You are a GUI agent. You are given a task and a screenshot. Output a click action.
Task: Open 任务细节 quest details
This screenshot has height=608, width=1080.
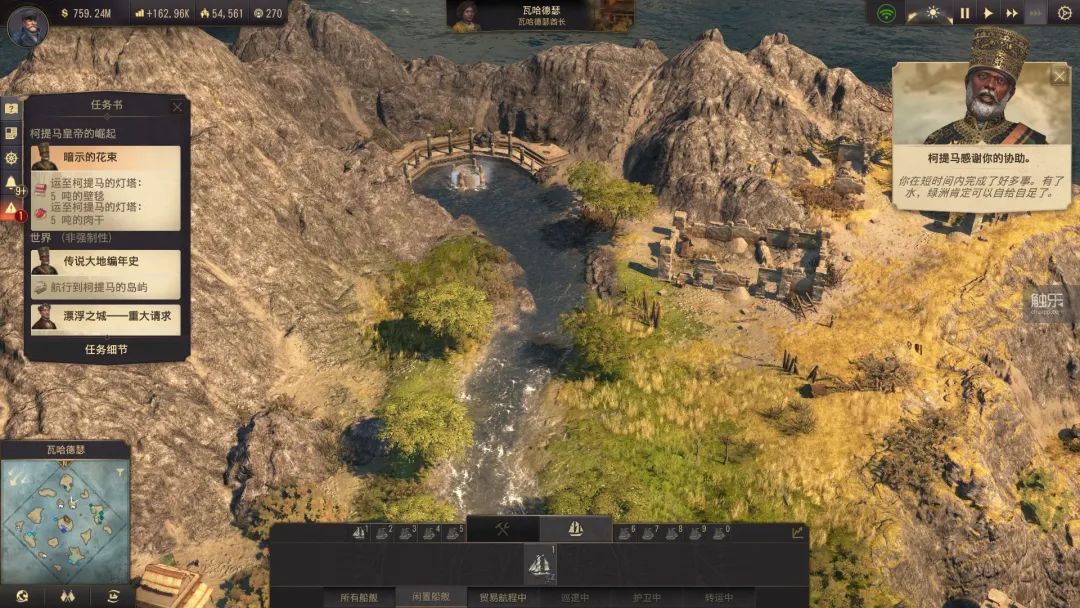pyautogui.click(x=108, y=350)
